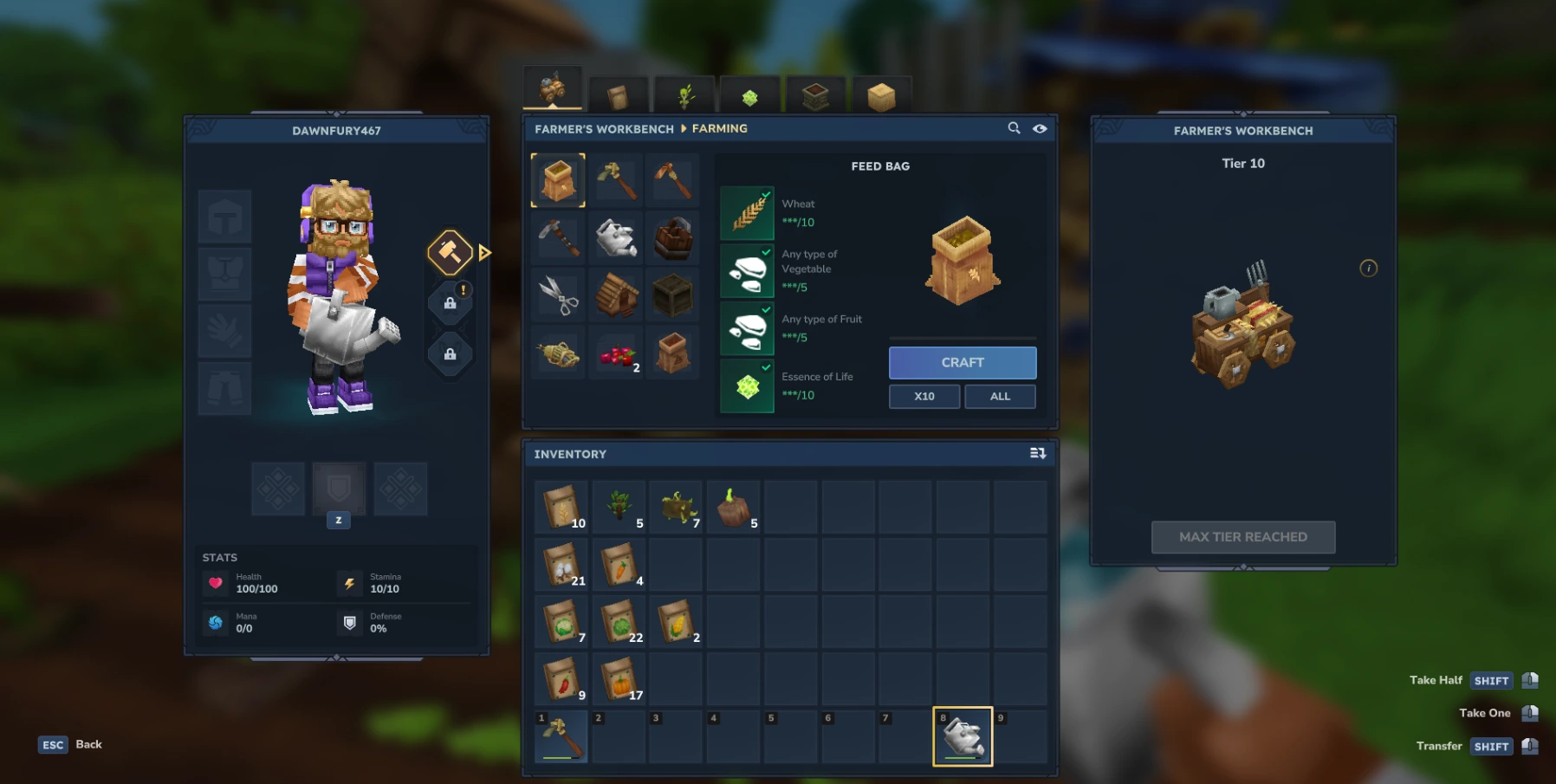The image size is (1556, 784).
Task: Choose the chicken coop recipe icon
Action: point(616,295)
